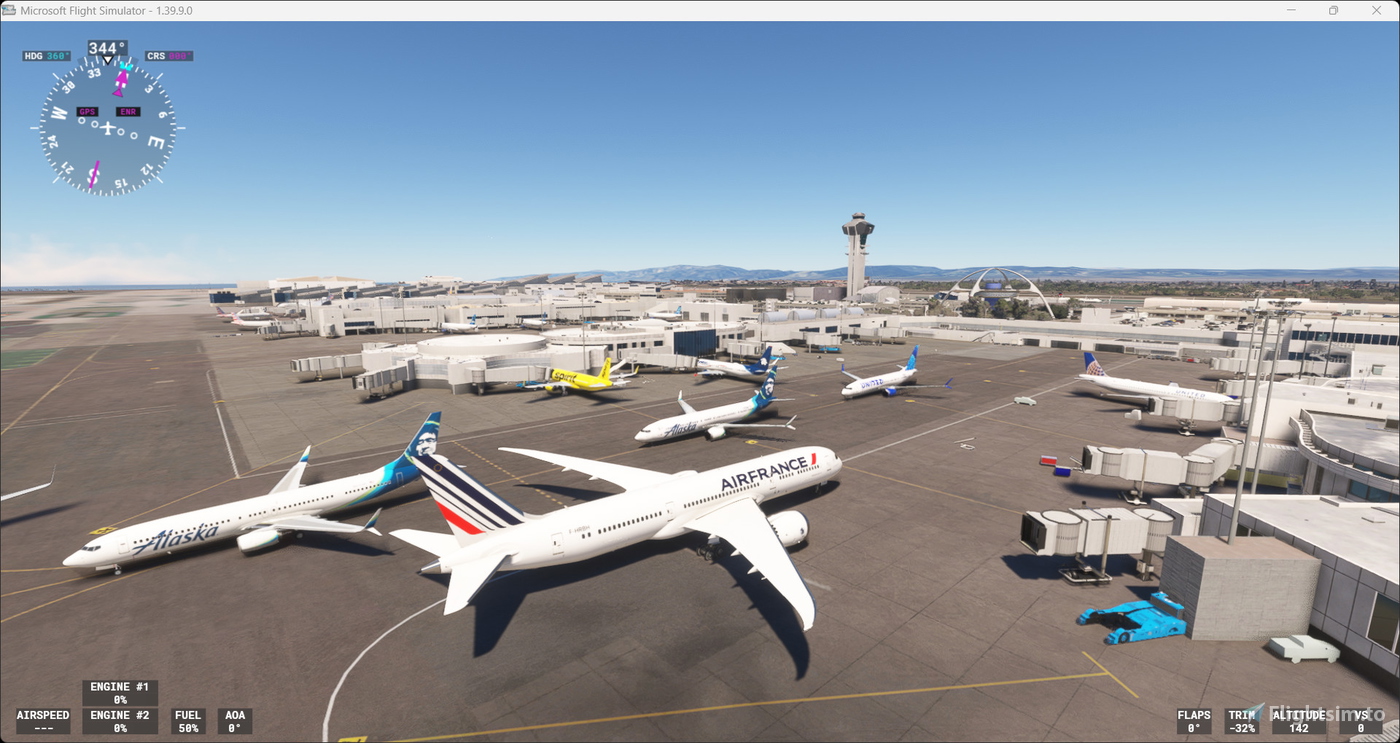Click the TRIM -32% readout
This screenshot has height=743, width=1400.
tap(1243, 721)
